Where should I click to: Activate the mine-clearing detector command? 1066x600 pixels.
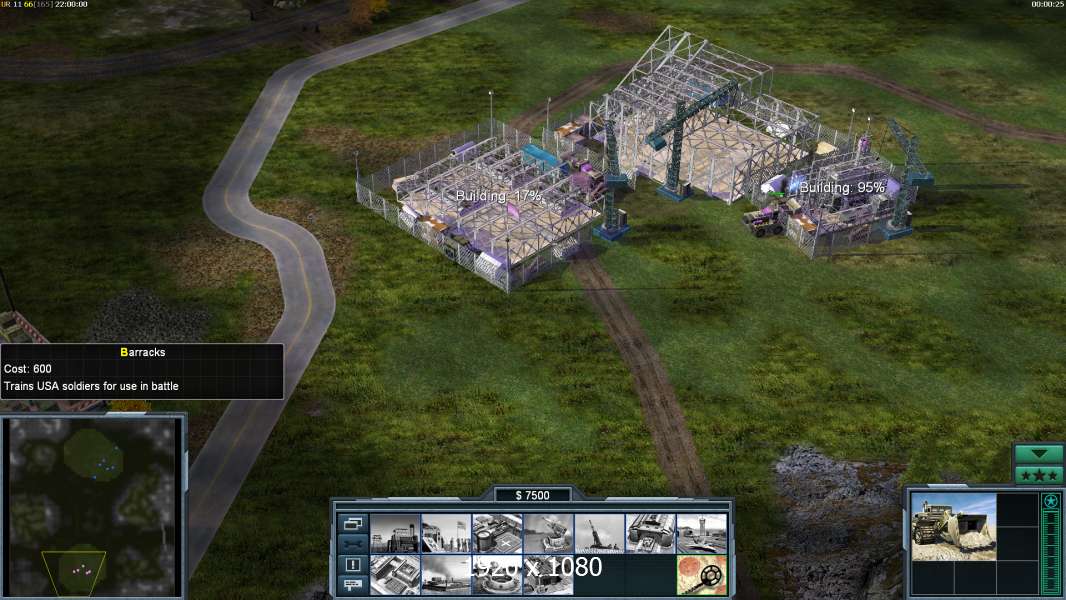click(x=701, y=575)
